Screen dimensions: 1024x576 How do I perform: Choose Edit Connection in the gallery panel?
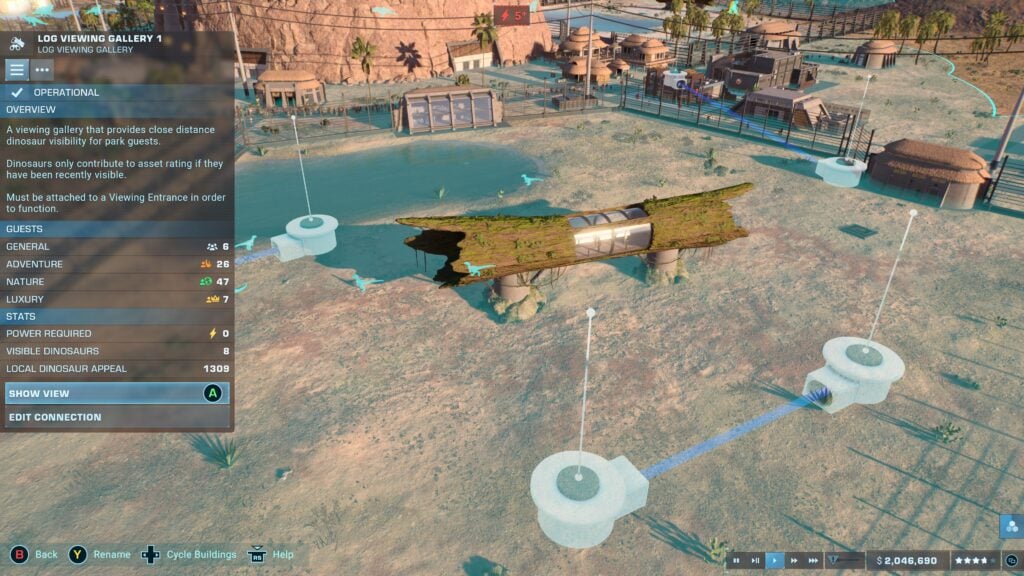coord(116,417)
